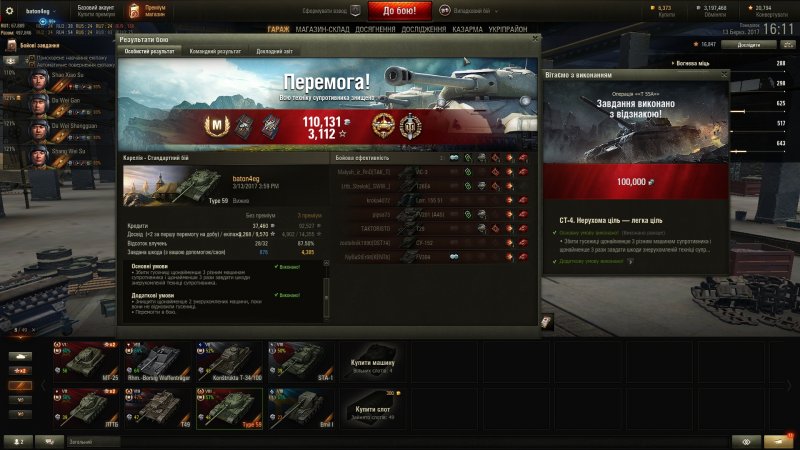
Task: Open the "ДОСЛІДЖЕННЯ" research menu
Action: click(426, 30)
